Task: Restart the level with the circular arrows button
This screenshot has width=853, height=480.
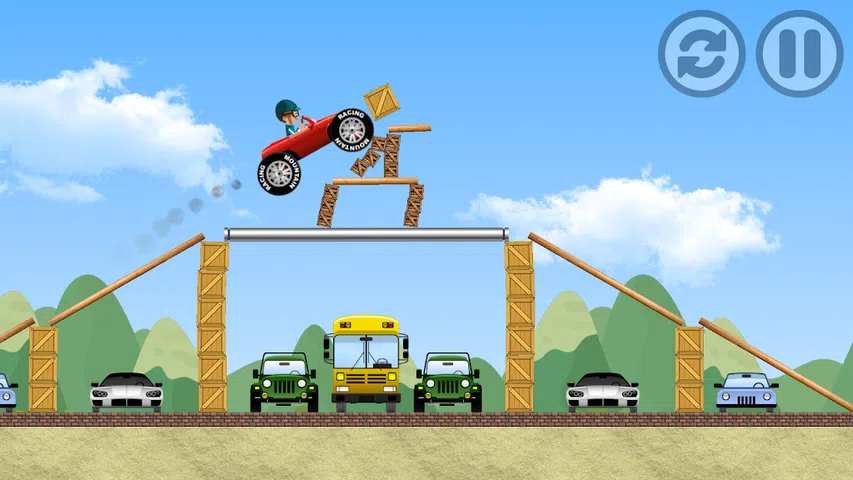Action: click(x=701, y=53)
